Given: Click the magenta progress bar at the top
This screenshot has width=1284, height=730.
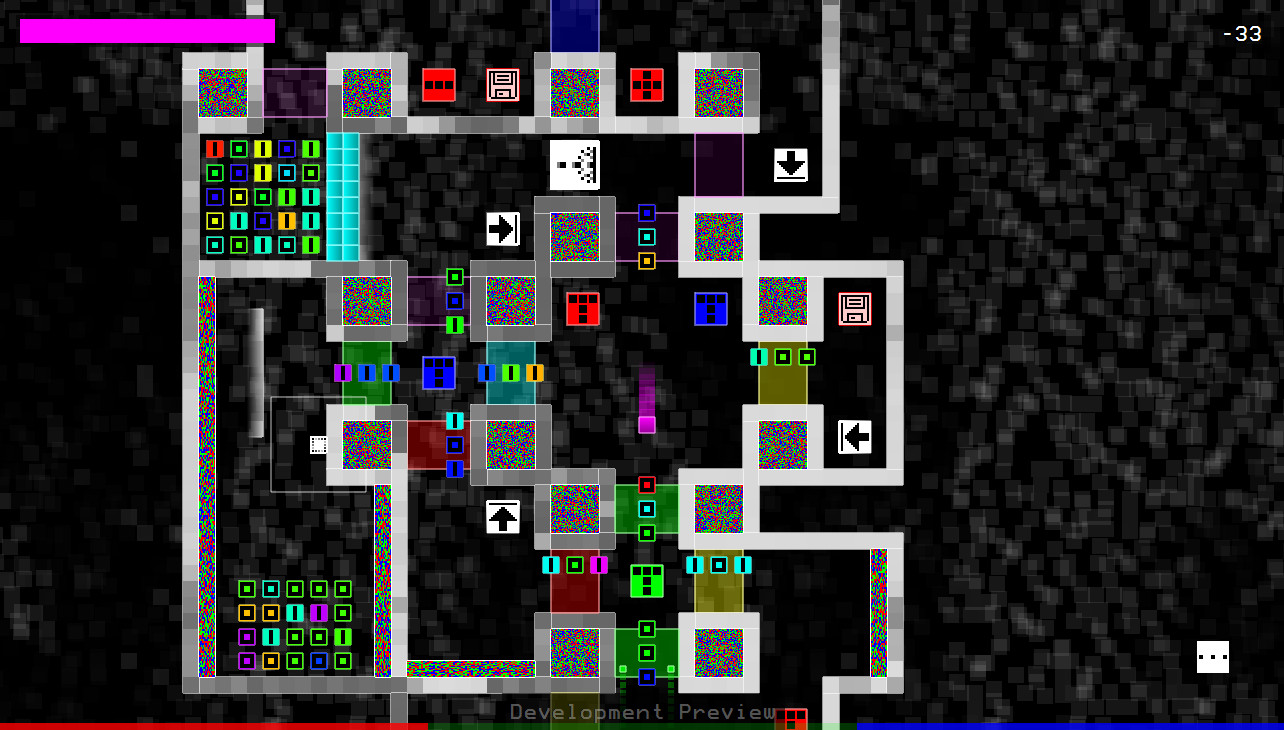Looking at the screenshot, I should pos(145,31).
